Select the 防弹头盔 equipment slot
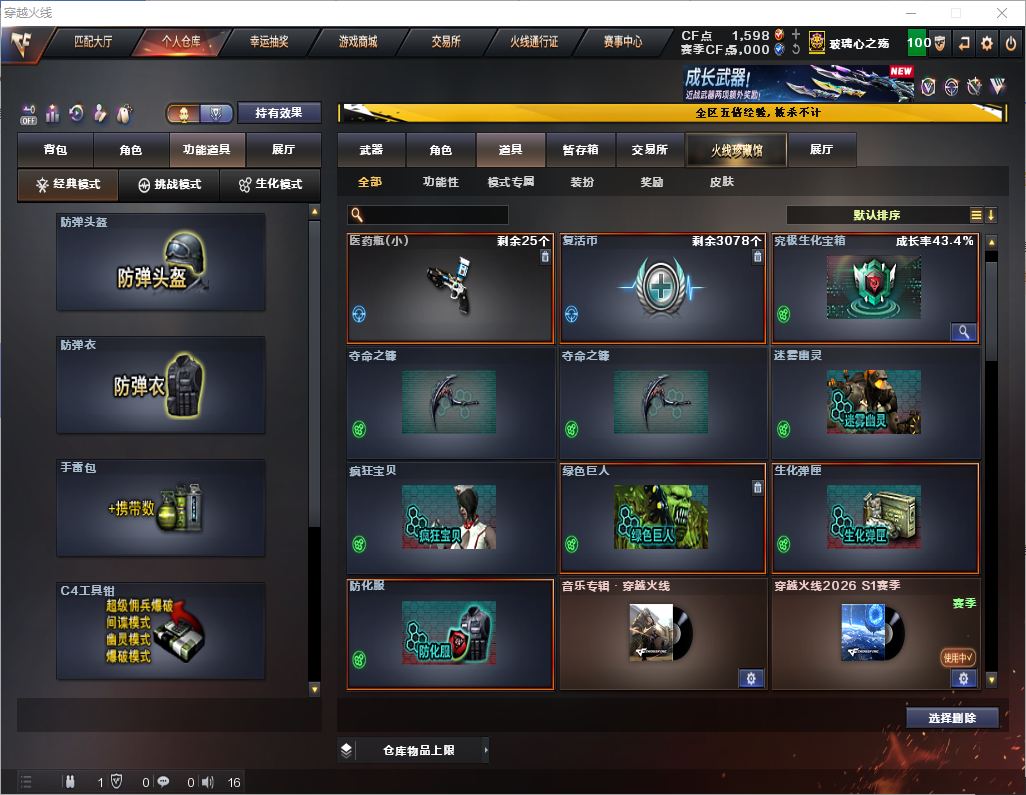Viewport: 1026px width, 795px height. point(160,262)
